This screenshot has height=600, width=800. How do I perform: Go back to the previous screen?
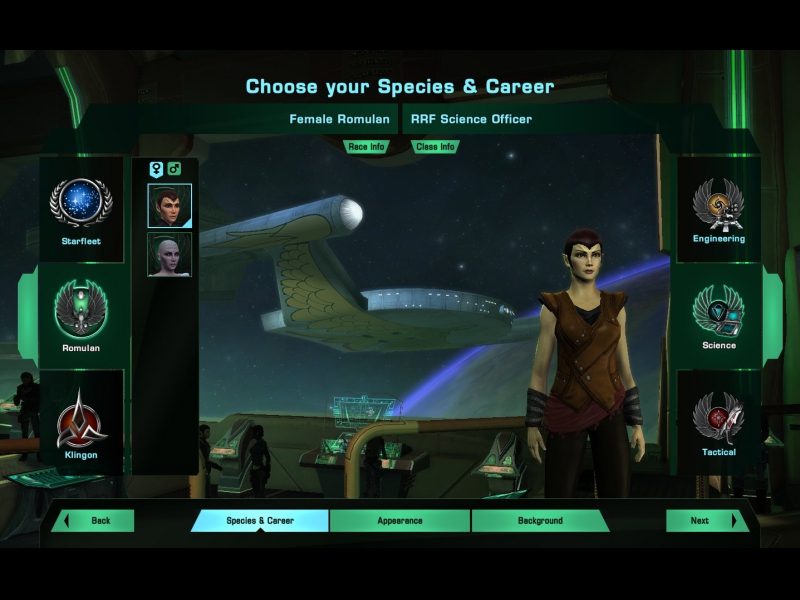point(94,521)
